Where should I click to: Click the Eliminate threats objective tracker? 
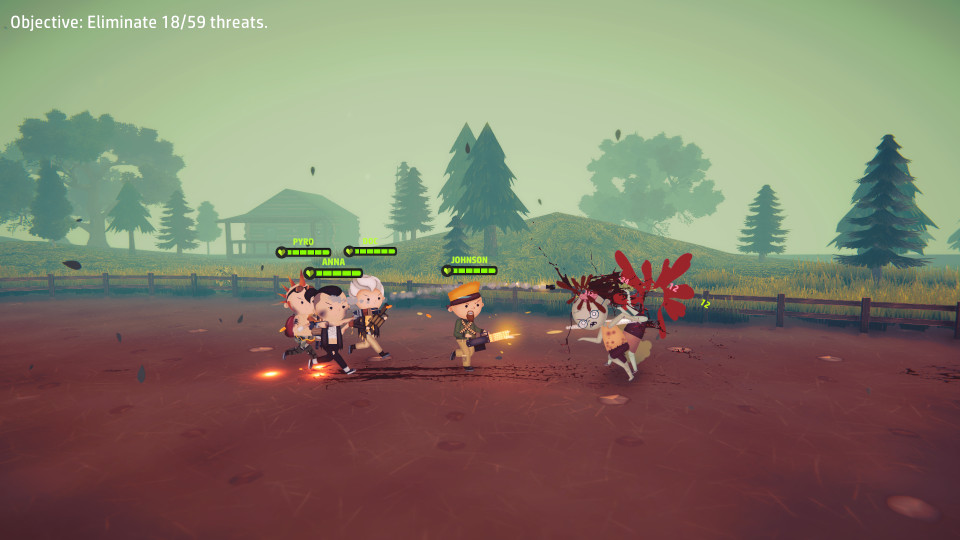pyautogui.click(x=139, y=22)
